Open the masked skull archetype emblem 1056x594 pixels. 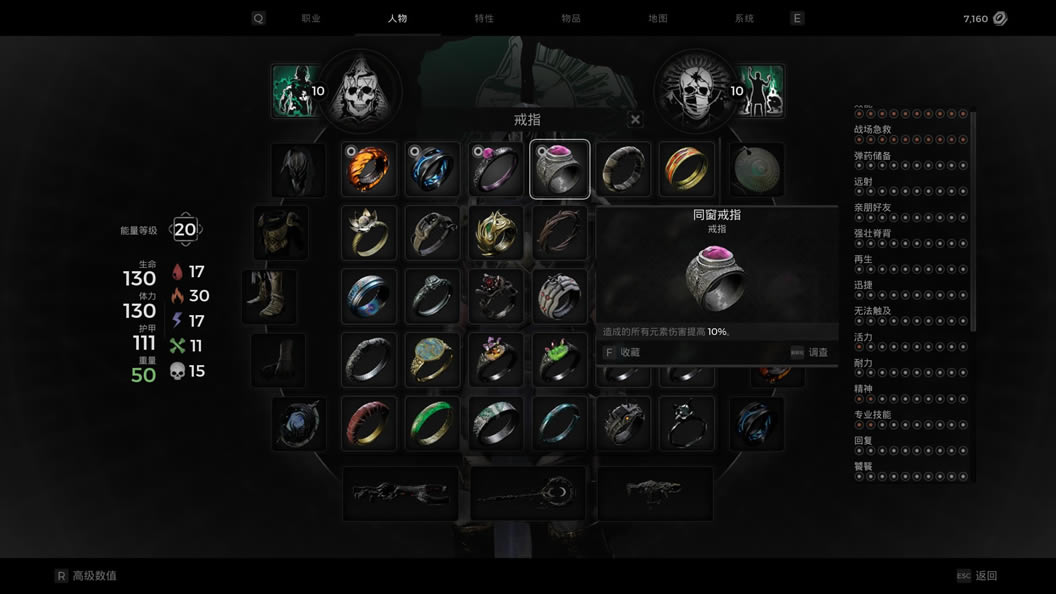pyautogui.click(x=696, y=92)
